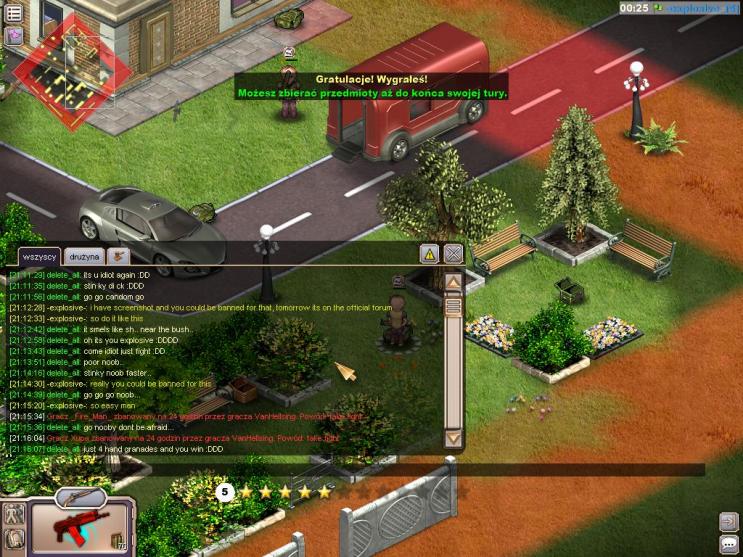Switch to the 'drużyna' chat tab

tap(84, 257)
